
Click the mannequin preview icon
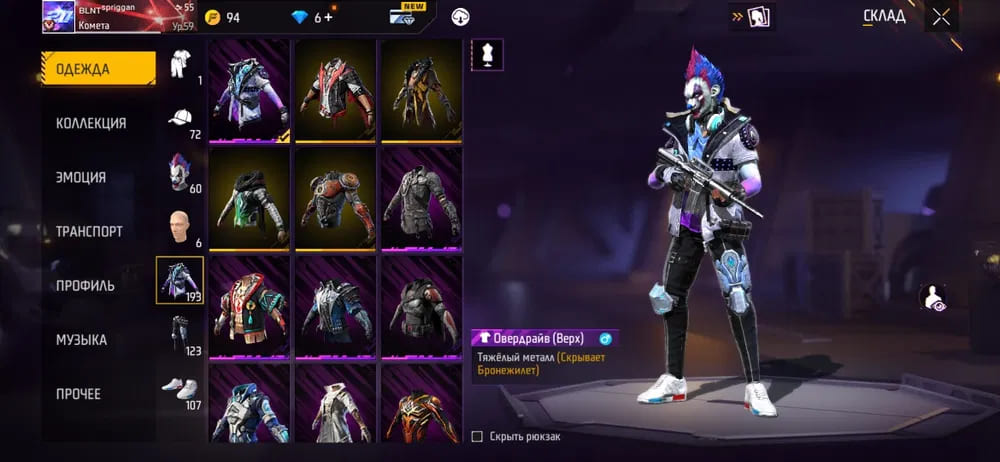(x=487, y=55)
